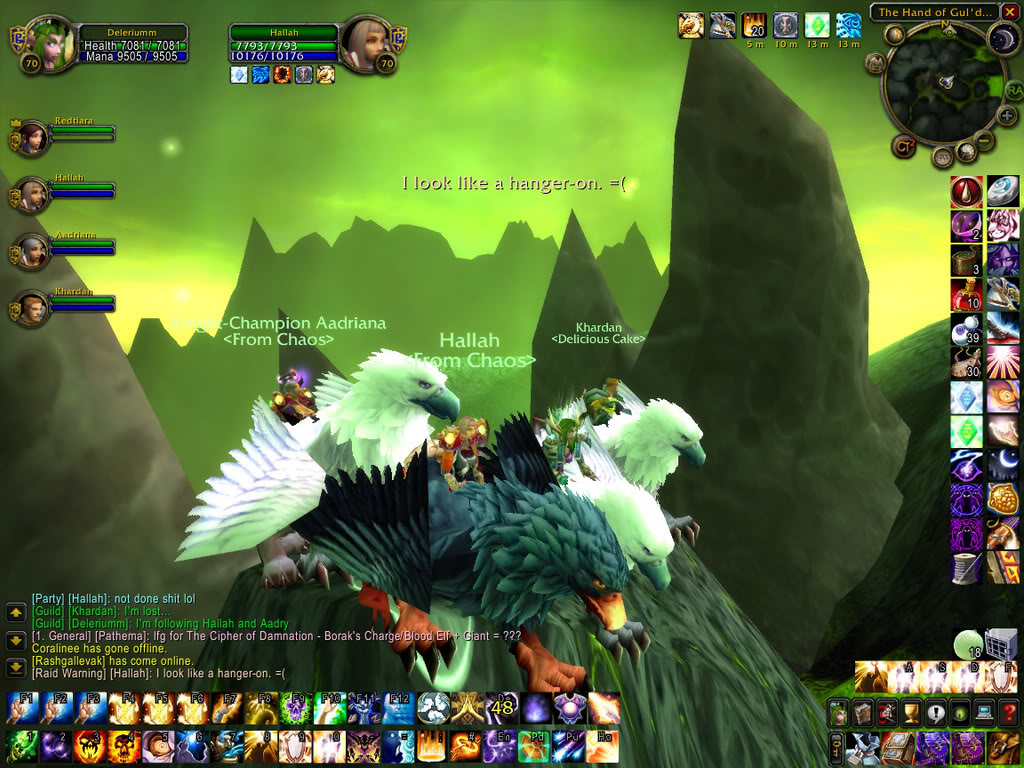Zoom in the minimap with the plus button
This screenshot has width=1024, height=768.
[1007, 115]
